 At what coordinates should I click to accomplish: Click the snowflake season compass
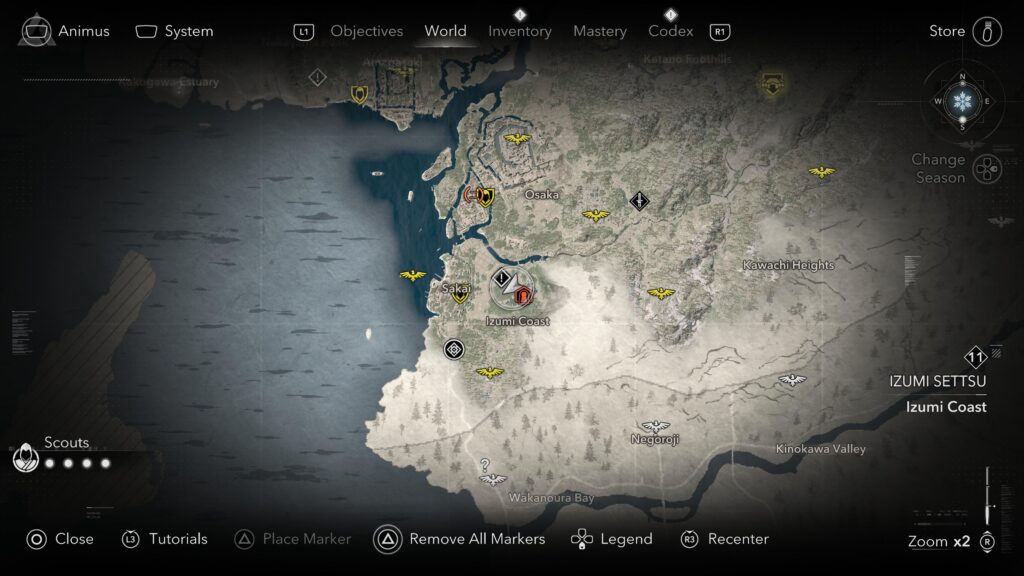[x=962, y=101]
